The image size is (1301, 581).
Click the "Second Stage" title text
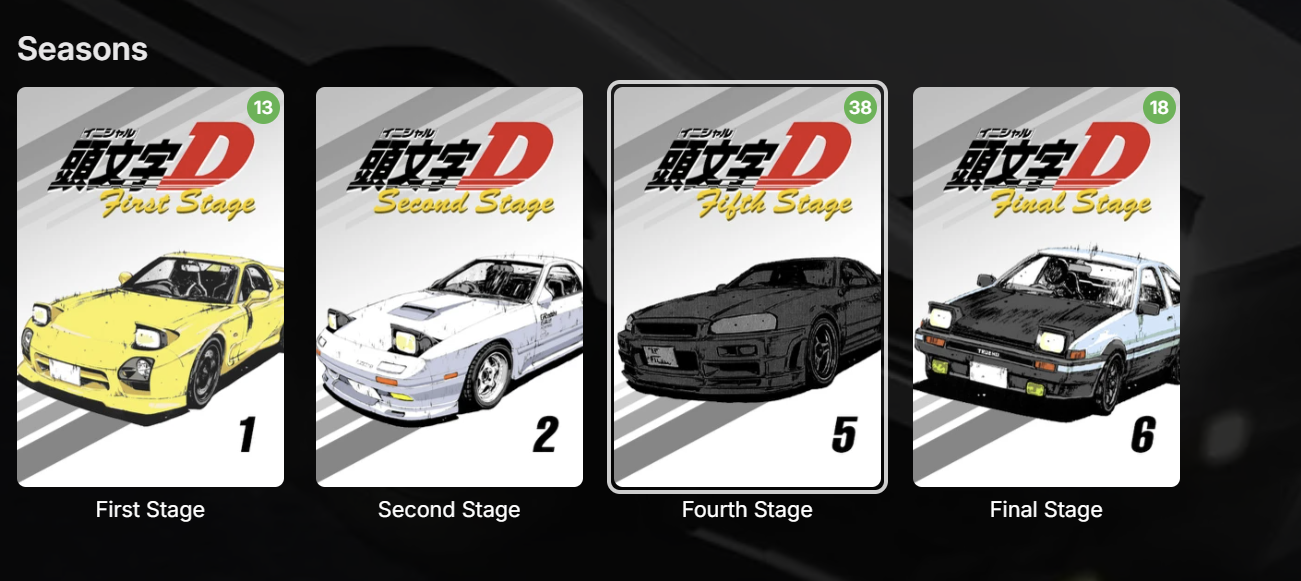pyautogui.click(x=449, y=510)
